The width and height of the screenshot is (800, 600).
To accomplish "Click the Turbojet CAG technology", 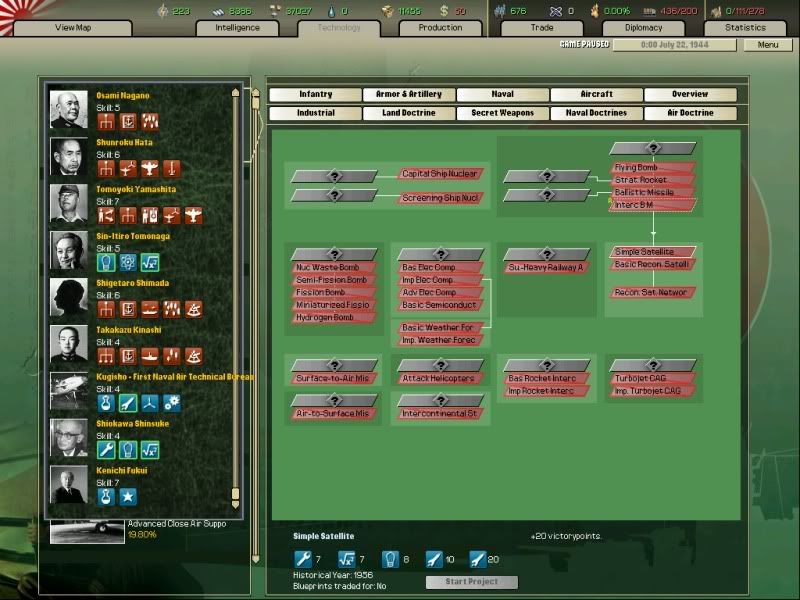I will (x=652, y=379).
